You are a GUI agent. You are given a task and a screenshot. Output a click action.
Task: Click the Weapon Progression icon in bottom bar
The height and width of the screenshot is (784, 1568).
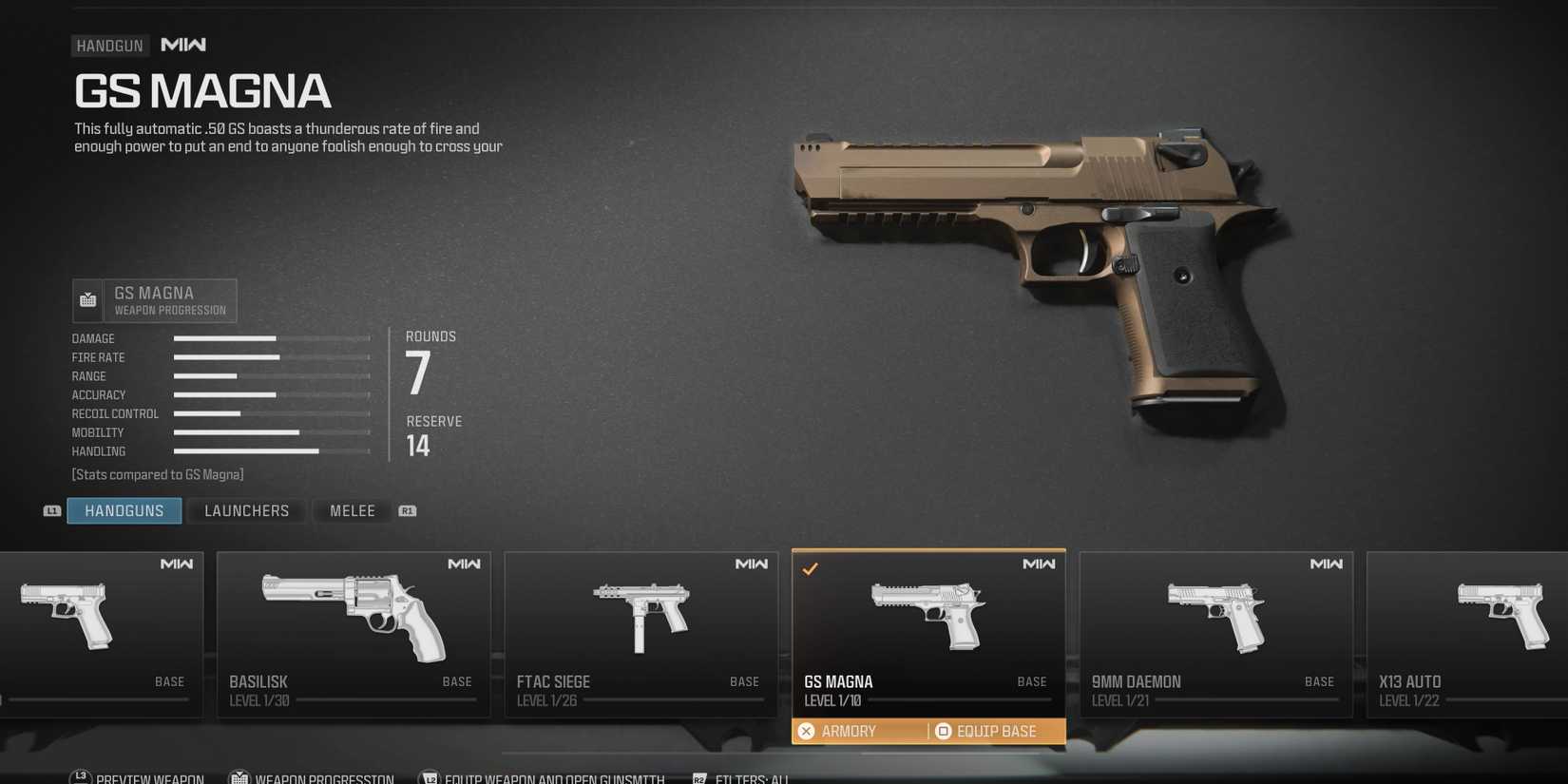(241, 775)
